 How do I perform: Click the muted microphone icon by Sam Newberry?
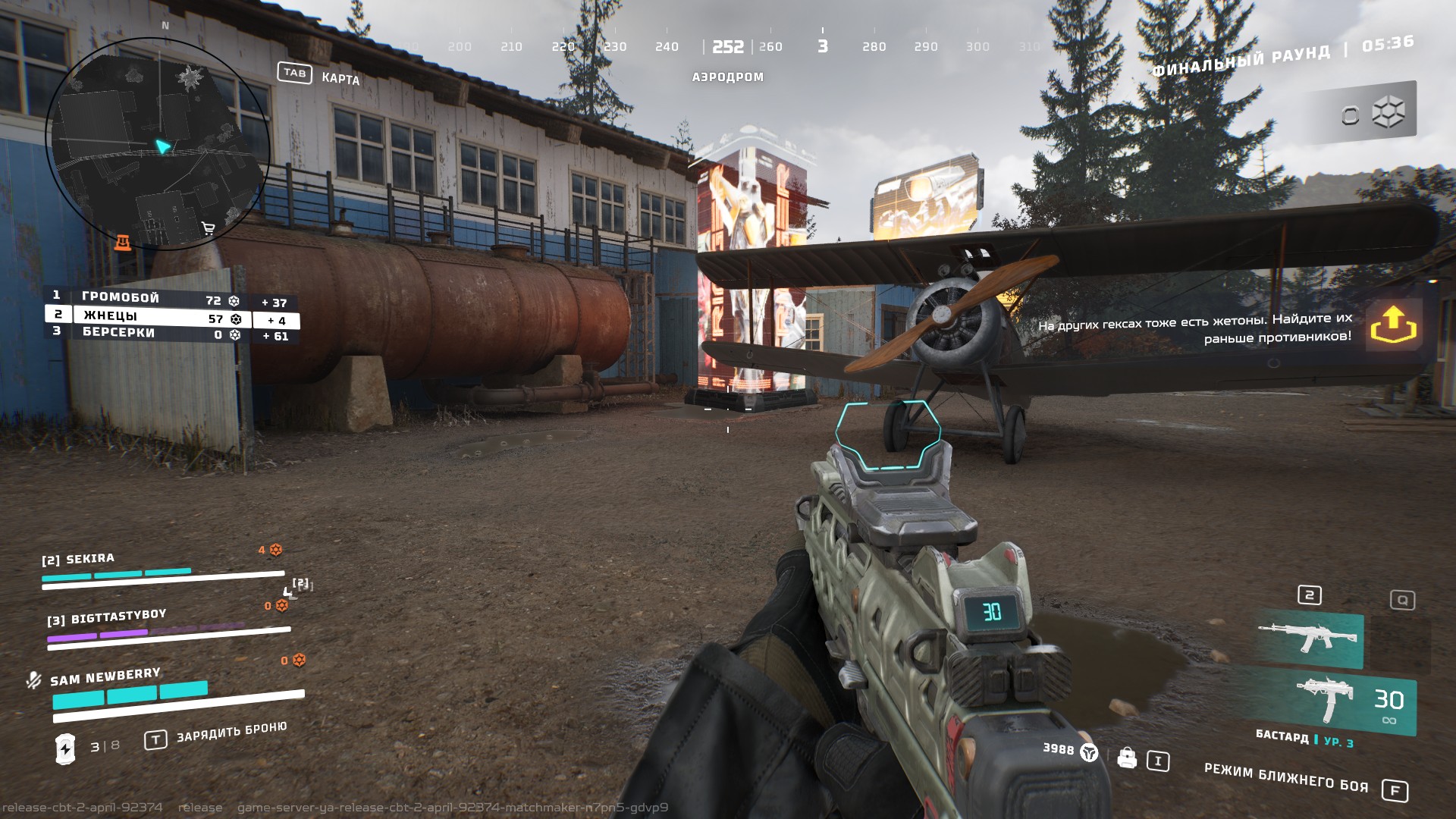33,679
